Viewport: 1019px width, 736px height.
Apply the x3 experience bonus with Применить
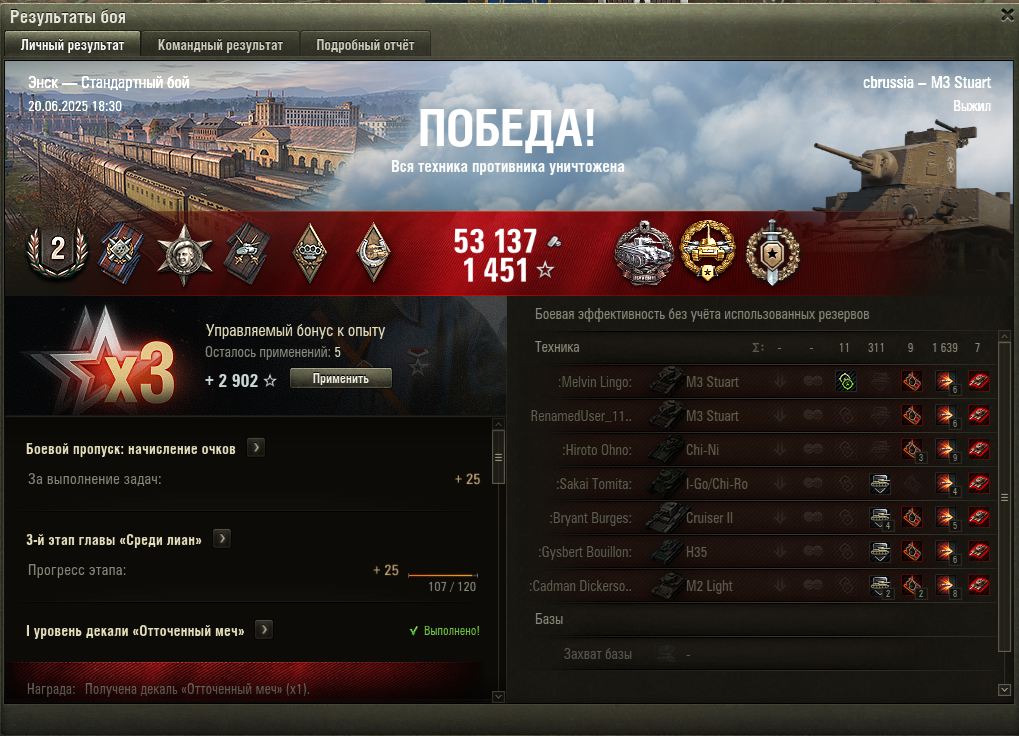pyautogui.click(x=340, y=379)
